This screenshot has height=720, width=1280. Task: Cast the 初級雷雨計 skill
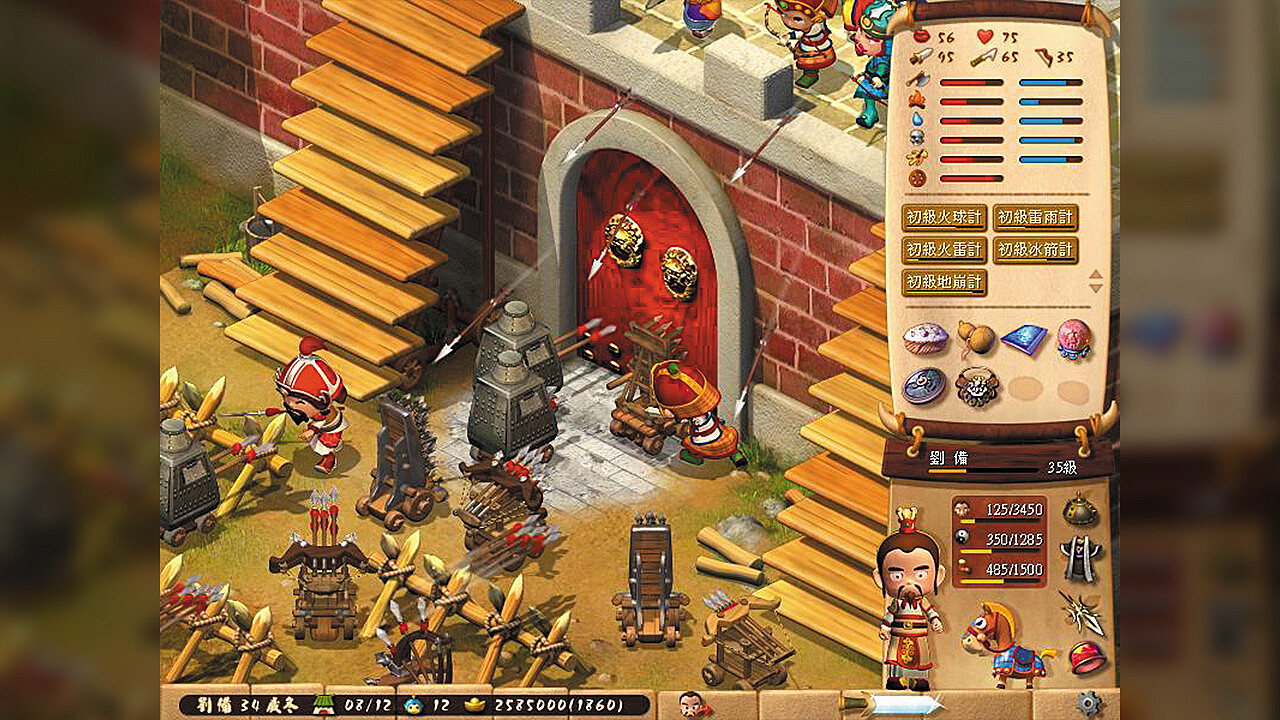pyautogui.click(x=1036, y=218)
